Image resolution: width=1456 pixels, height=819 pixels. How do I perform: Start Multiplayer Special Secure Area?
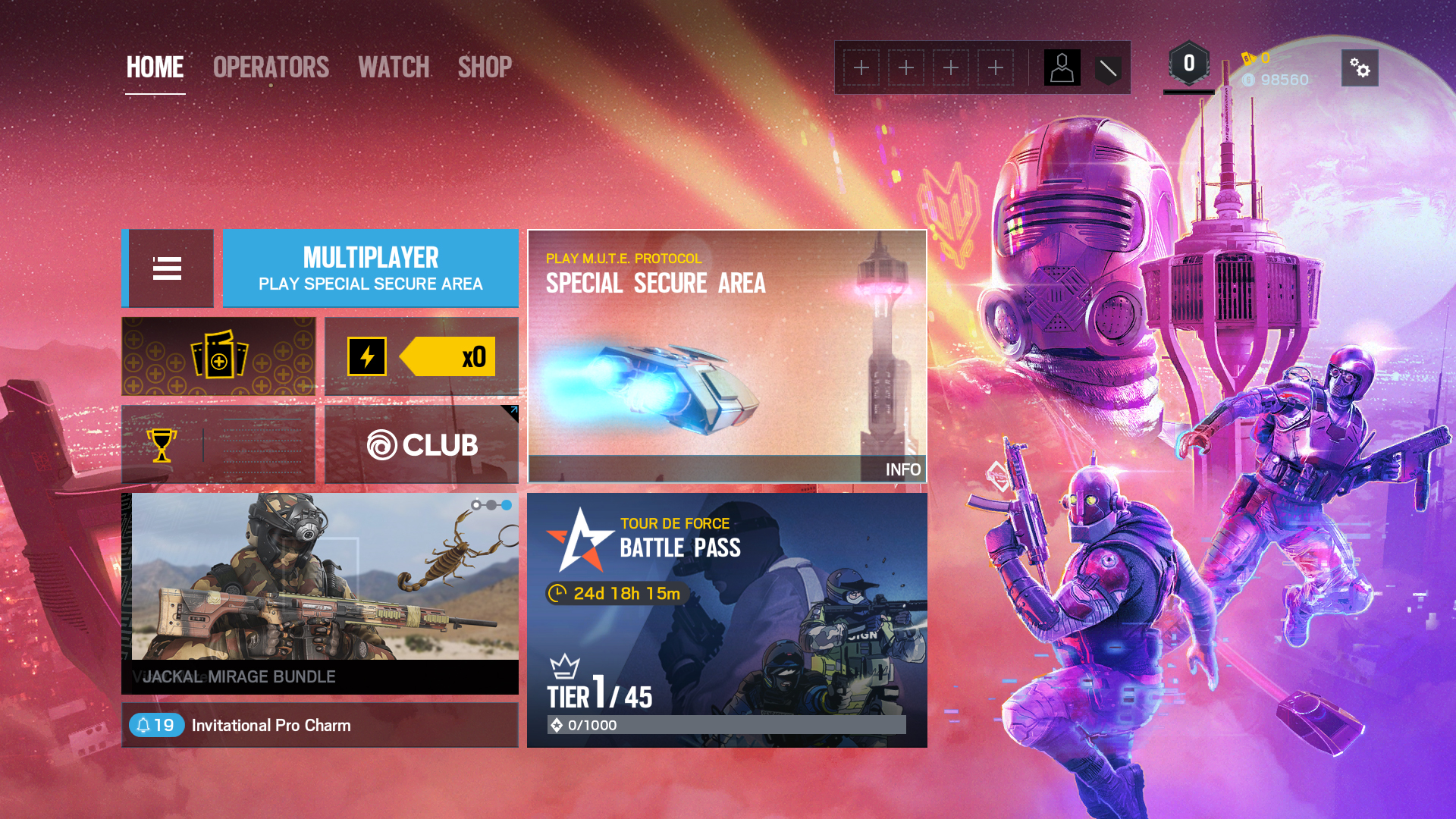[370, 268]
